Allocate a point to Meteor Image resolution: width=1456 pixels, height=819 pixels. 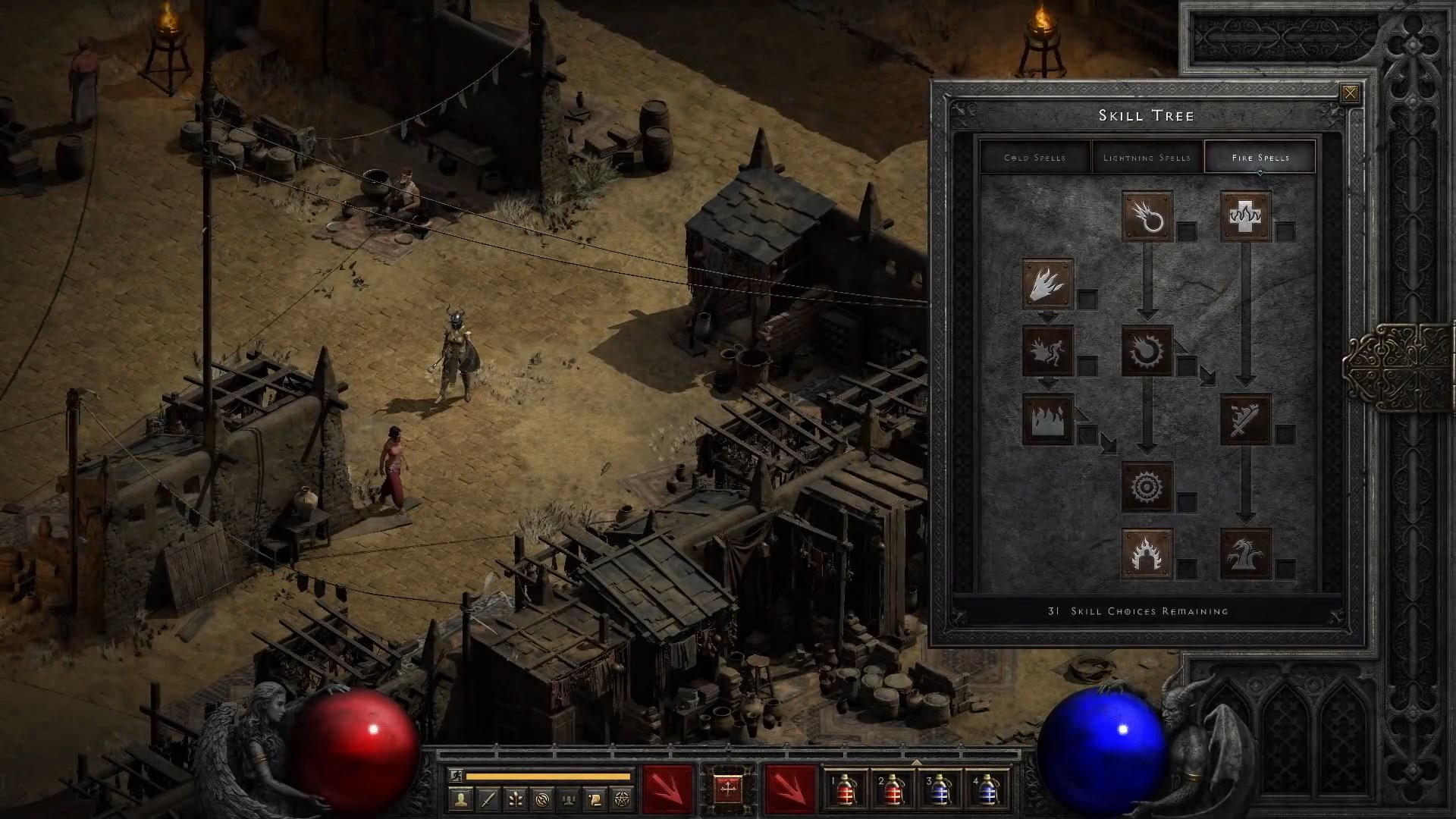tap(1147, 485)
